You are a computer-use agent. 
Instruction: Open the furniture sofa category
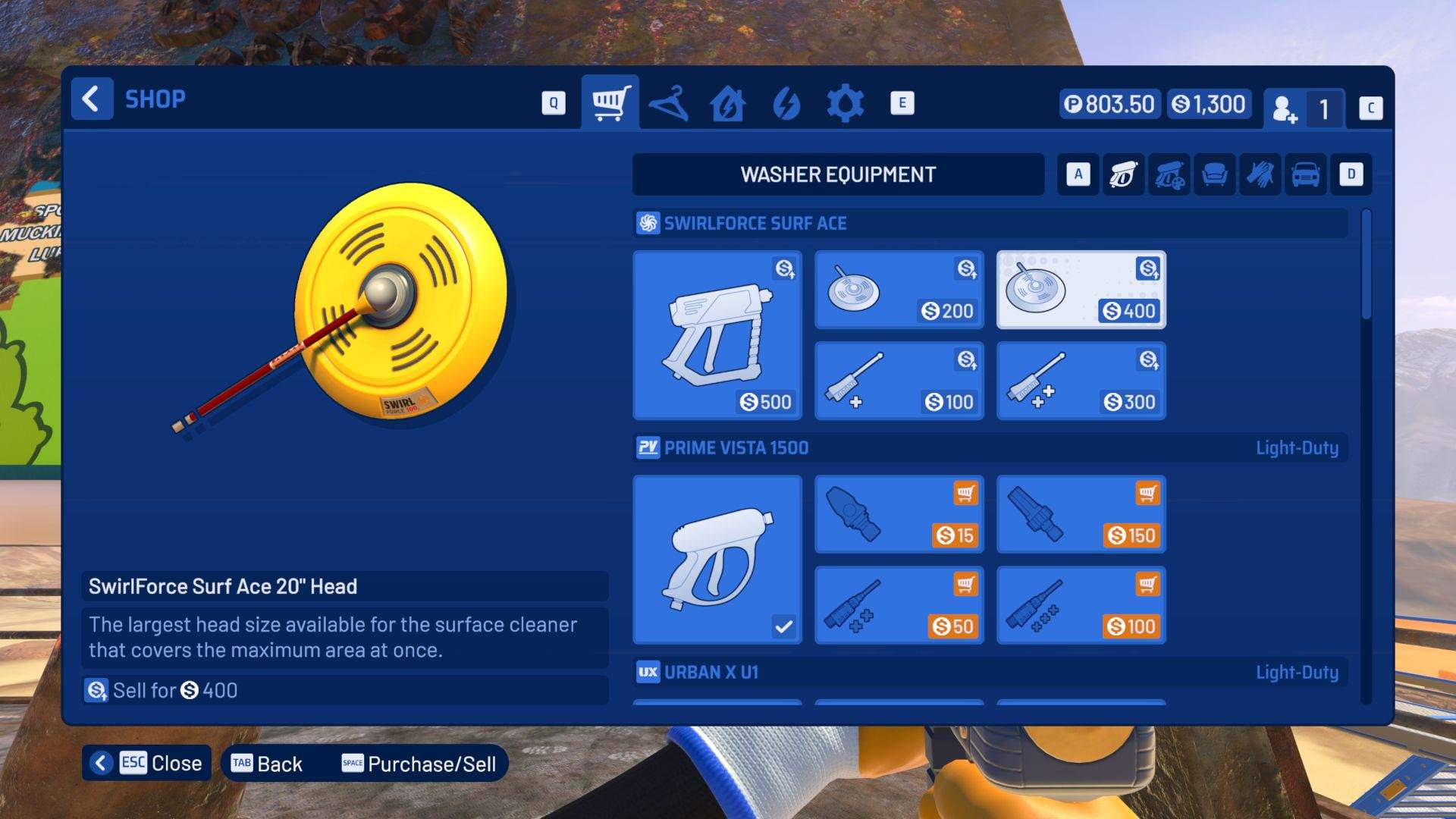pyautogui.click(x=1214, y=174)
